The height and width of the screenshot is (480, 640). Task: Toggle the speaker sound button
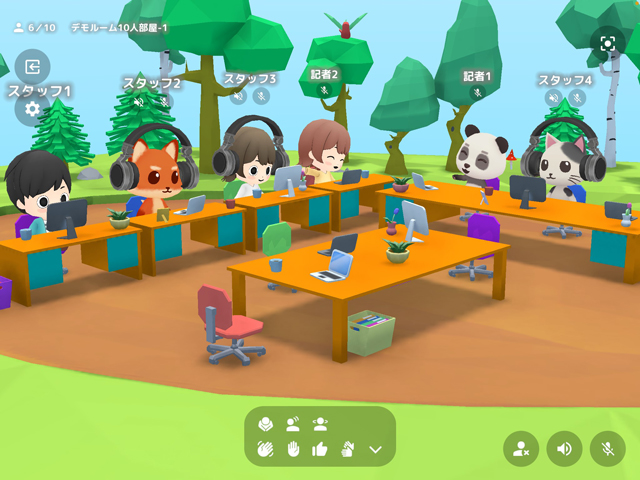click(x=564, y=448)
